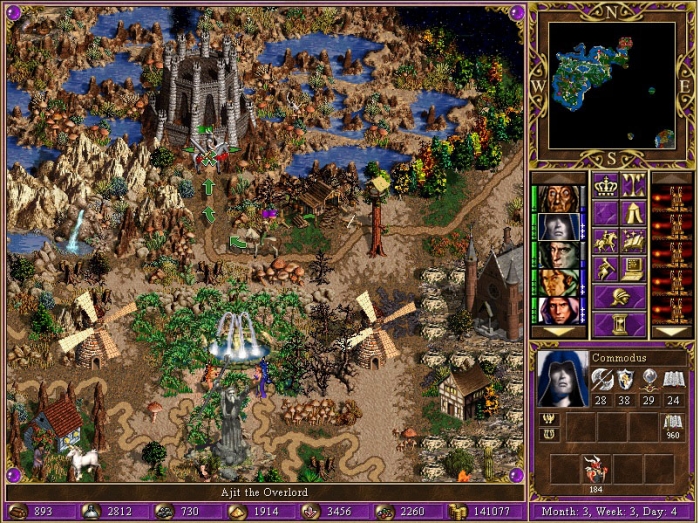Click the horseman move hero button
Screen dimensions: 700x523
tap(605, 240)
